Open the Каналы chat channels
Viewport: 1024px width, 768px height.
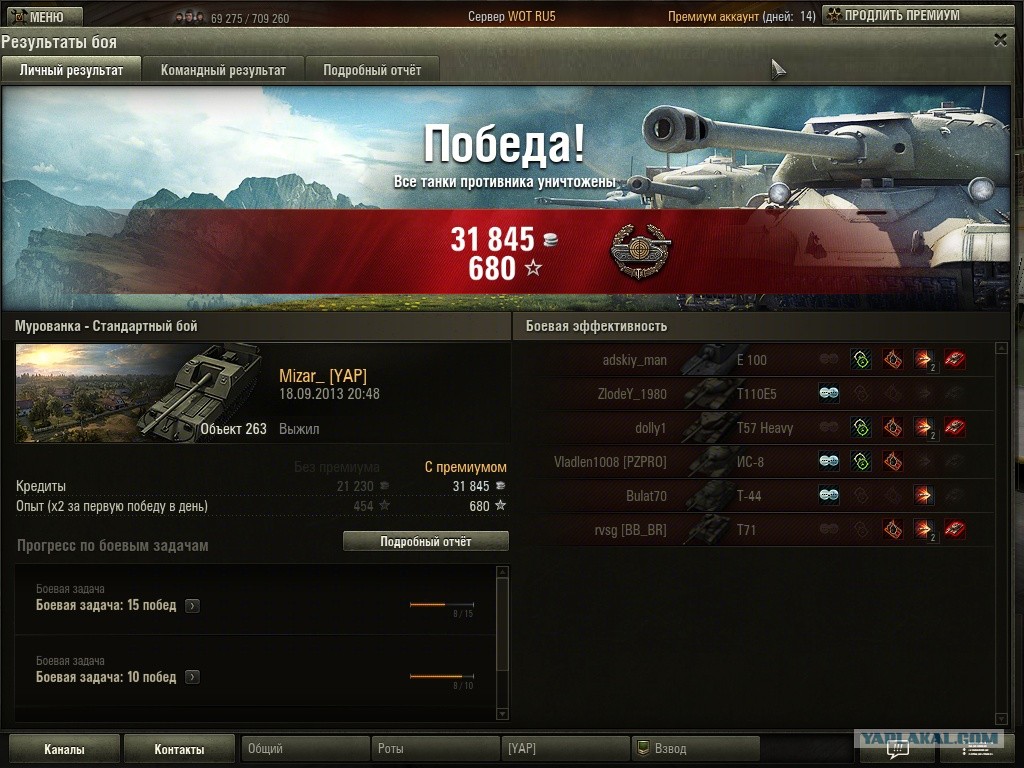[64, 749]
